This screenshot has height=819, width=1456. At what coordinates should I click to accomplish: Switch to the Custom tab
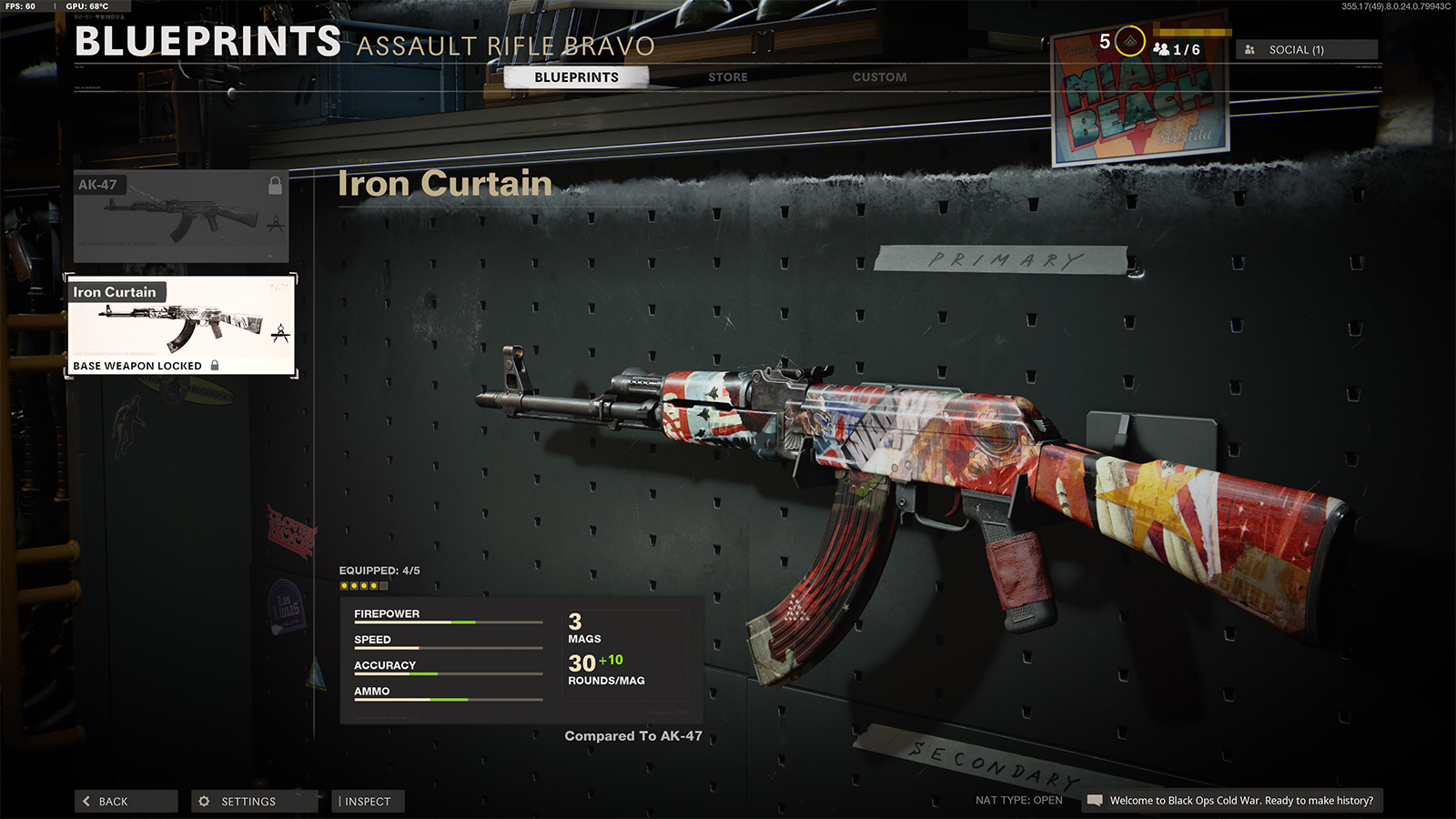pyautogui.click(x=879, y=77)
